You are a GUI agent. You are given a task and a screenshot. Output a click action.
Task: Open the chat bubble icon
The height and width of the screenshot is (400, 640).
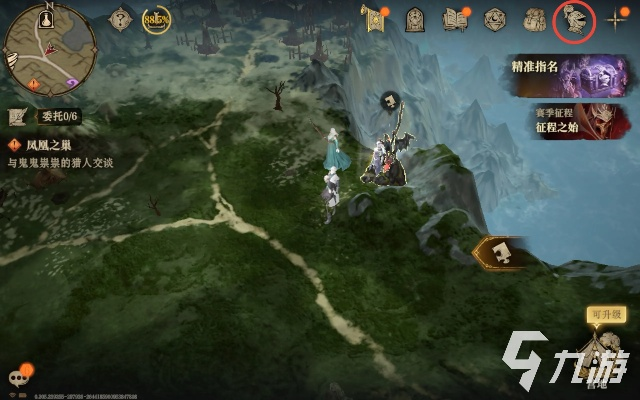click(18, 378)
